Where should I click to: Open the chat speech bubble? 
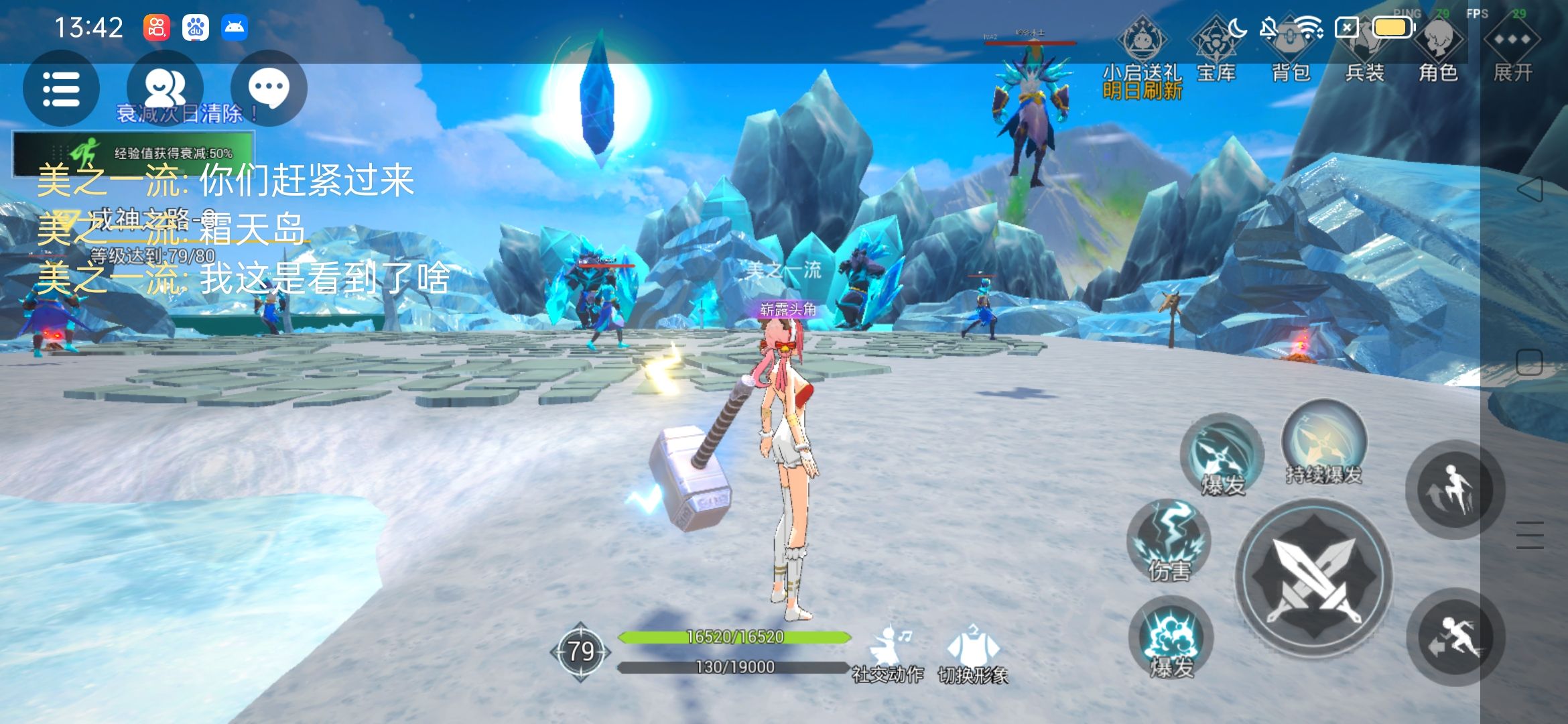pyautogui.click(x=269, y=88)
